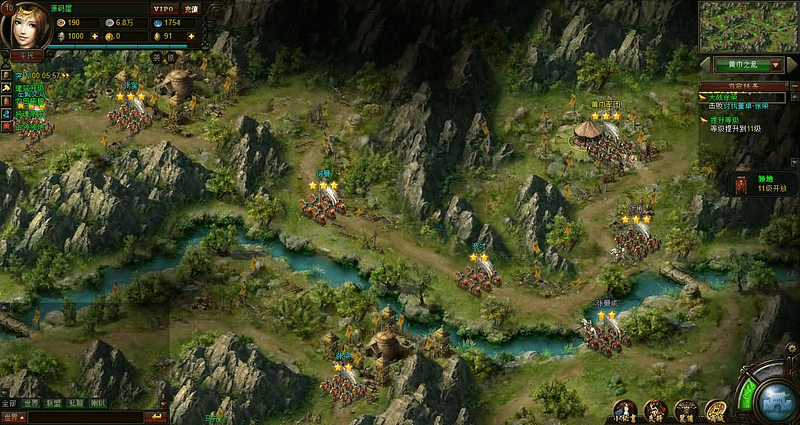Open the VIP0 panel
This screenshot has height=425, width=800.
click(x=163, y=8)
